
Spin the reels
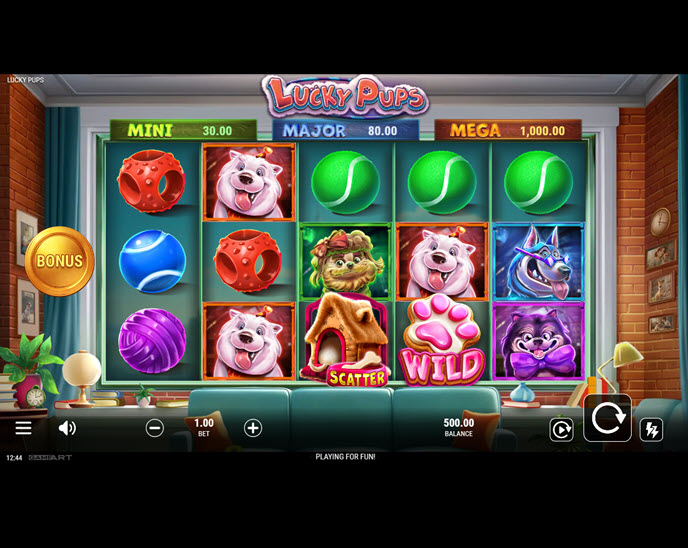click(x=607, y=418)
